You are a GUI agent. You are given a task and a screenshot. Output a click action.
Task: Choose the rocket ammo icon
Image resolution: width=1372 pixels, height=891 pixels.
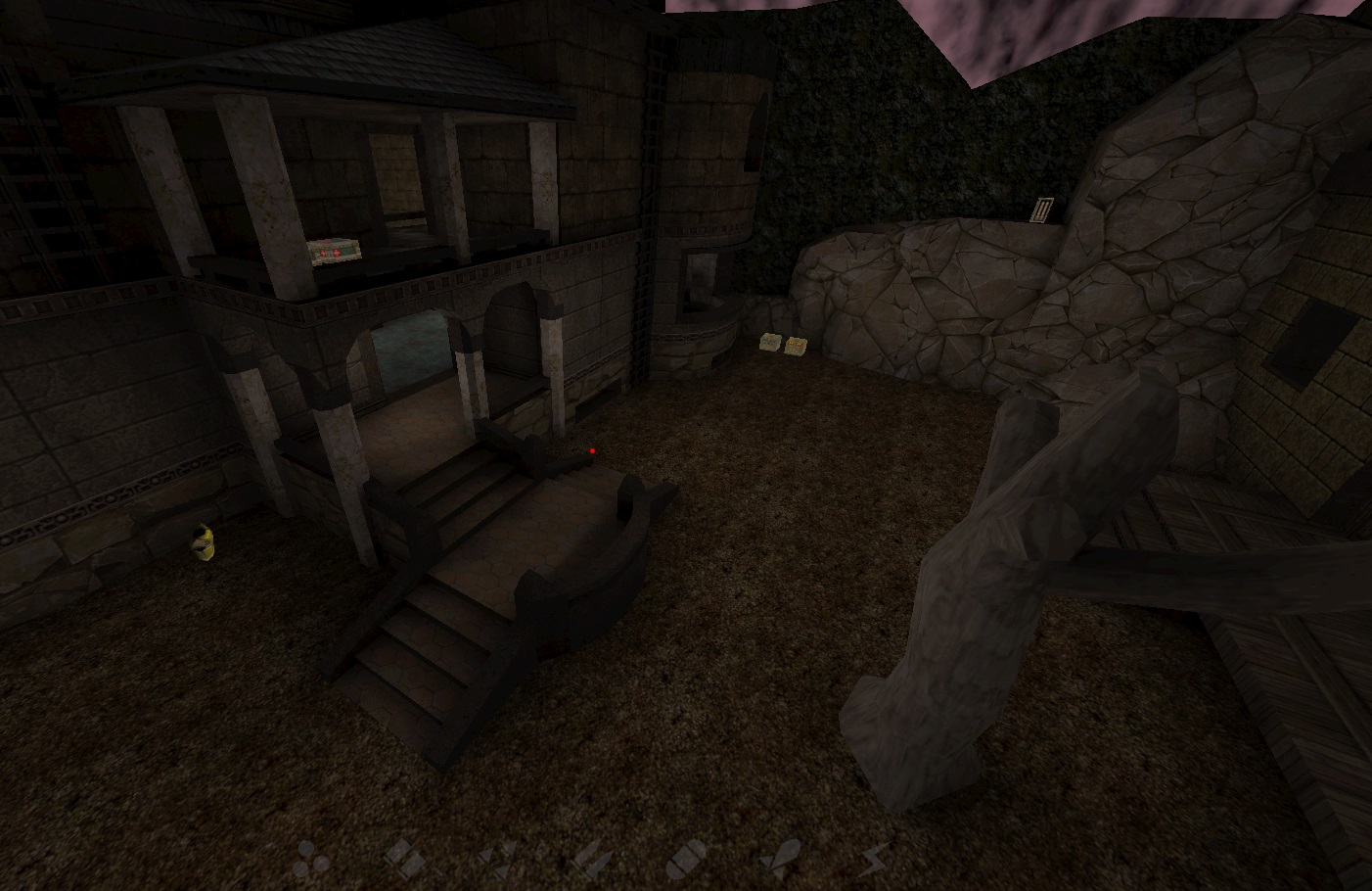pyautogui.click(x=782, y=856)
